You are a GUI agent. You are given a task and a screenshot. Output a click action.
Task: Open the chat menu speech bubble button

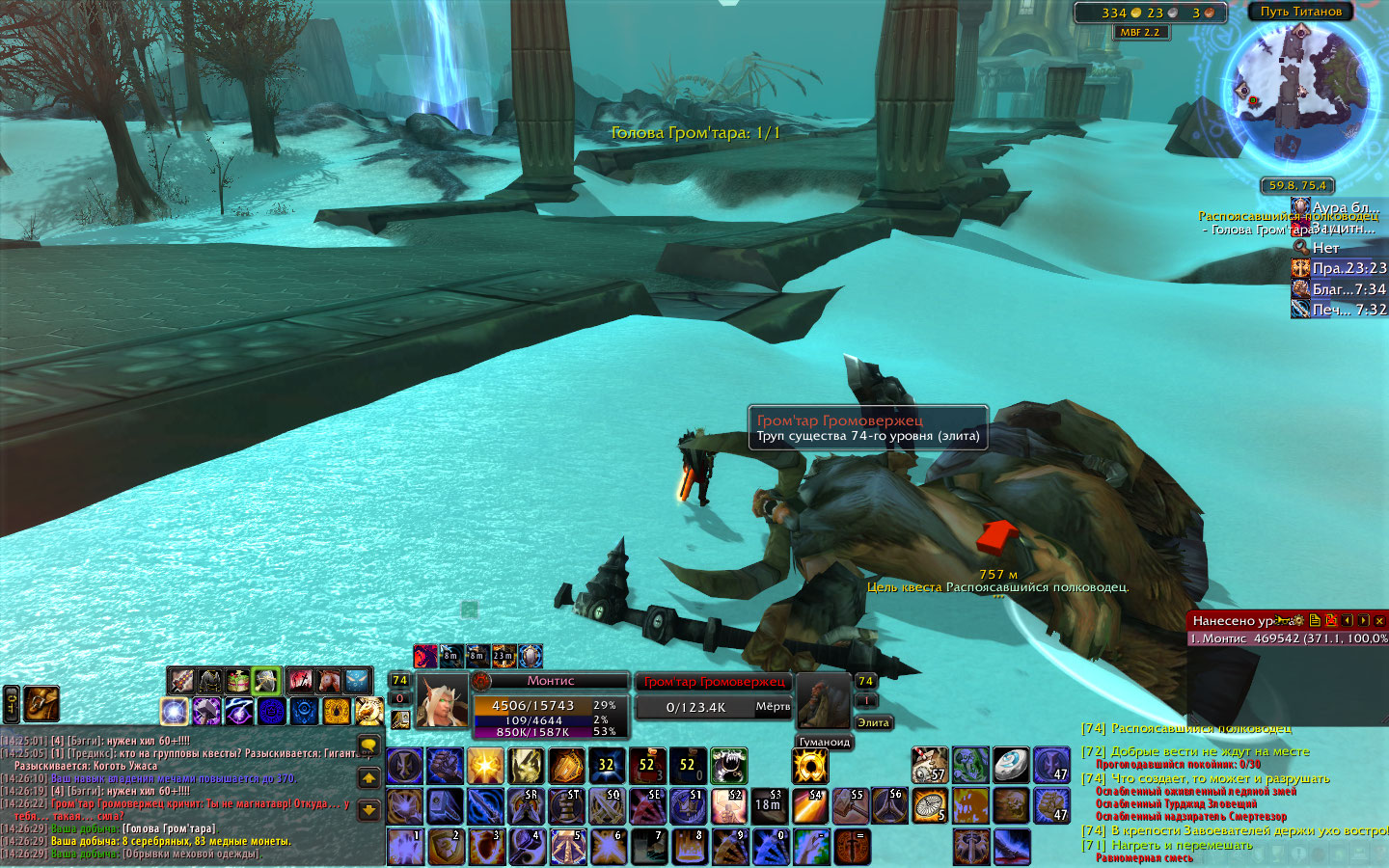pos(368,746)
